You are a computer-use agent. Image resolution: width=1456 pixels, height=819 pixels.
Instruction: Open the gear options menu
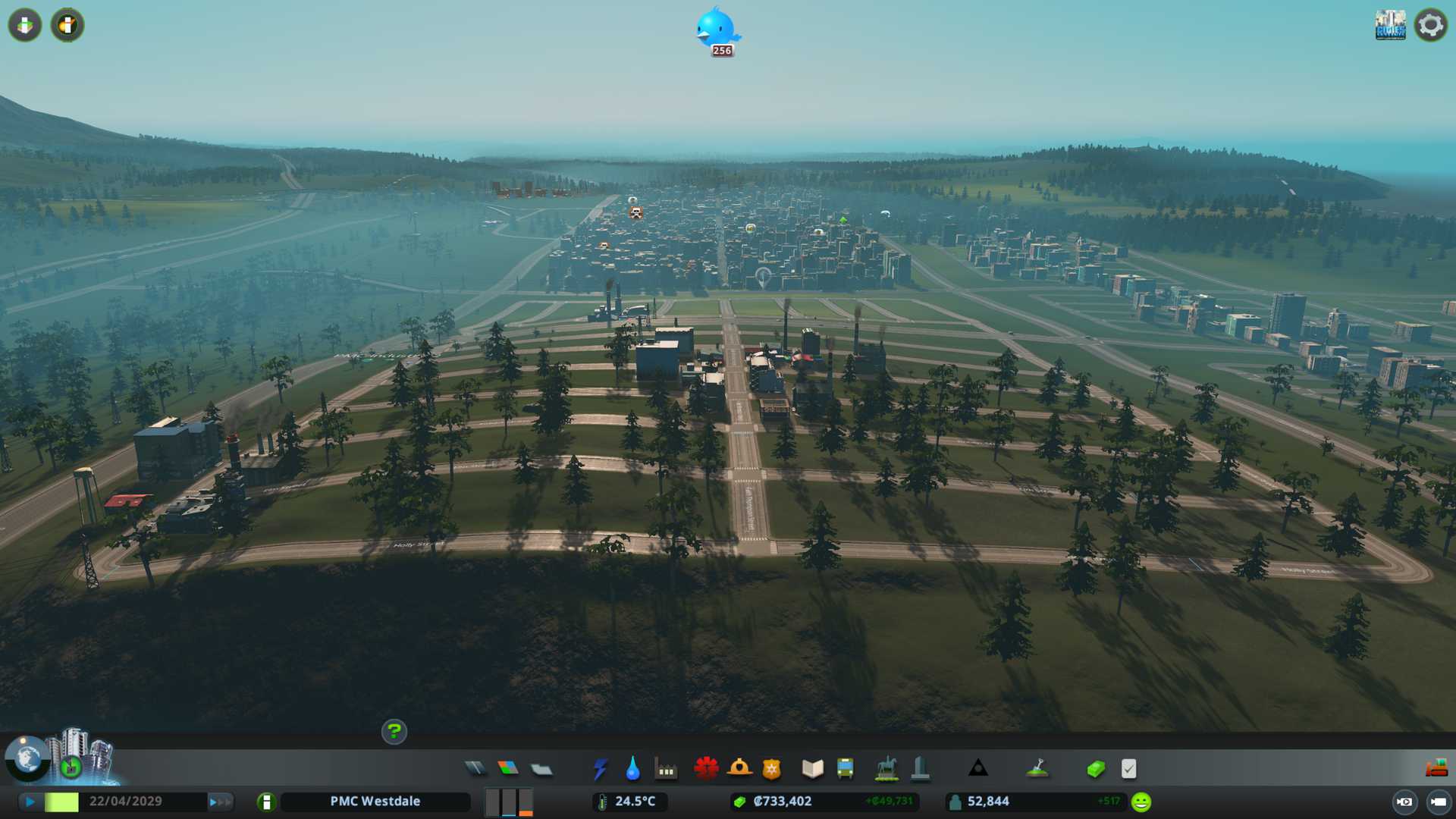(1430, 25)
